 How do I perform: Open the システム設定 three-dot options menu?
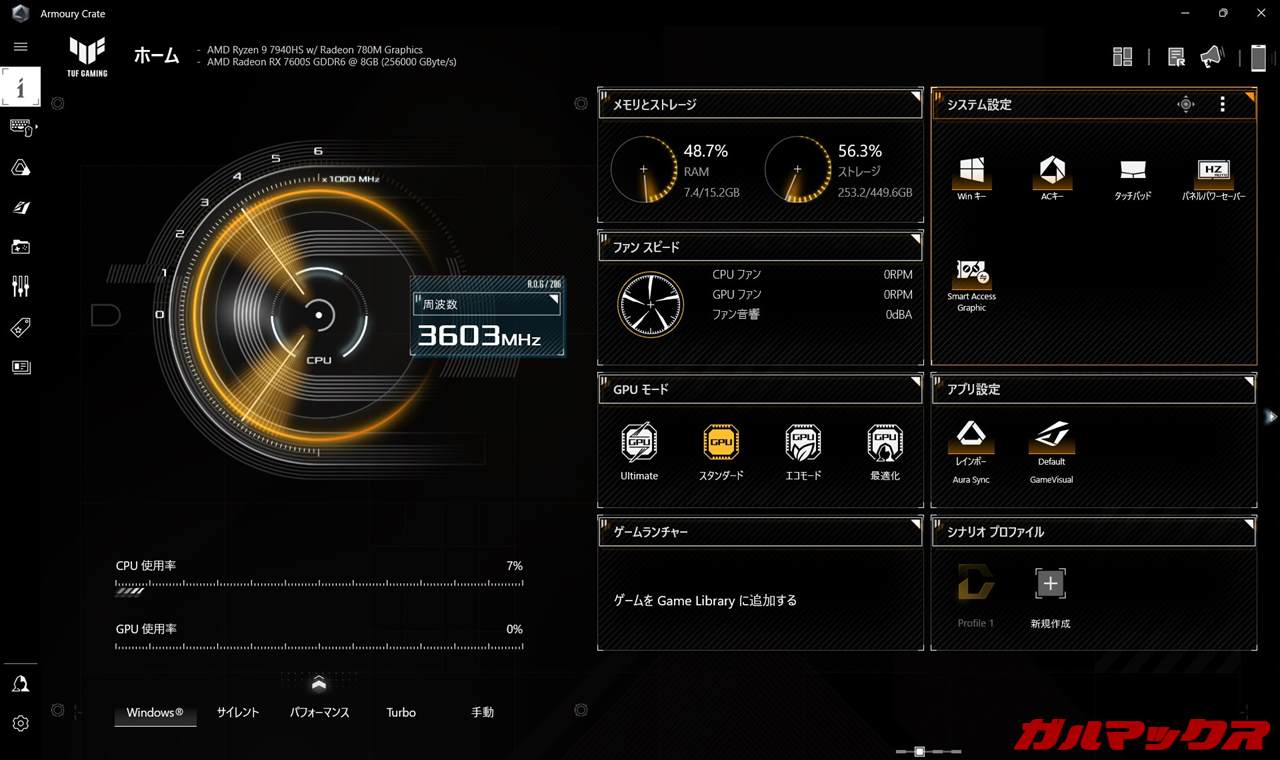click(x=1222, y=105)
